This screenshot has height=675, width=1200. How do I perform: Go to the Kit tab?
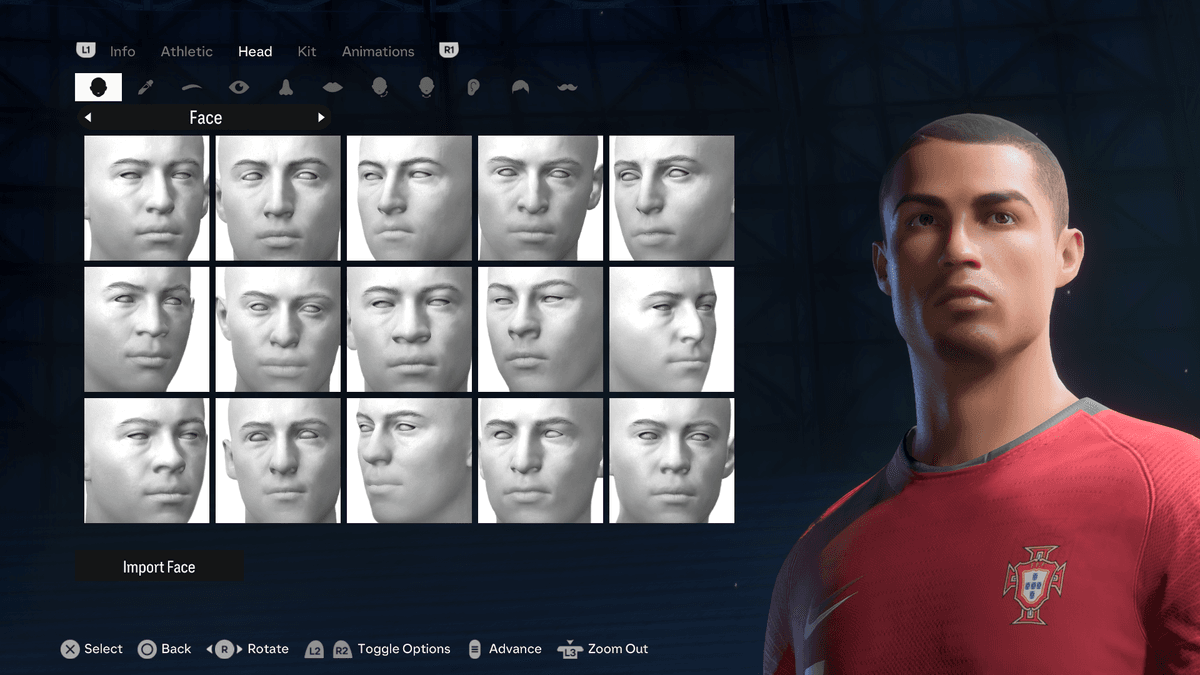click(307, 51)
